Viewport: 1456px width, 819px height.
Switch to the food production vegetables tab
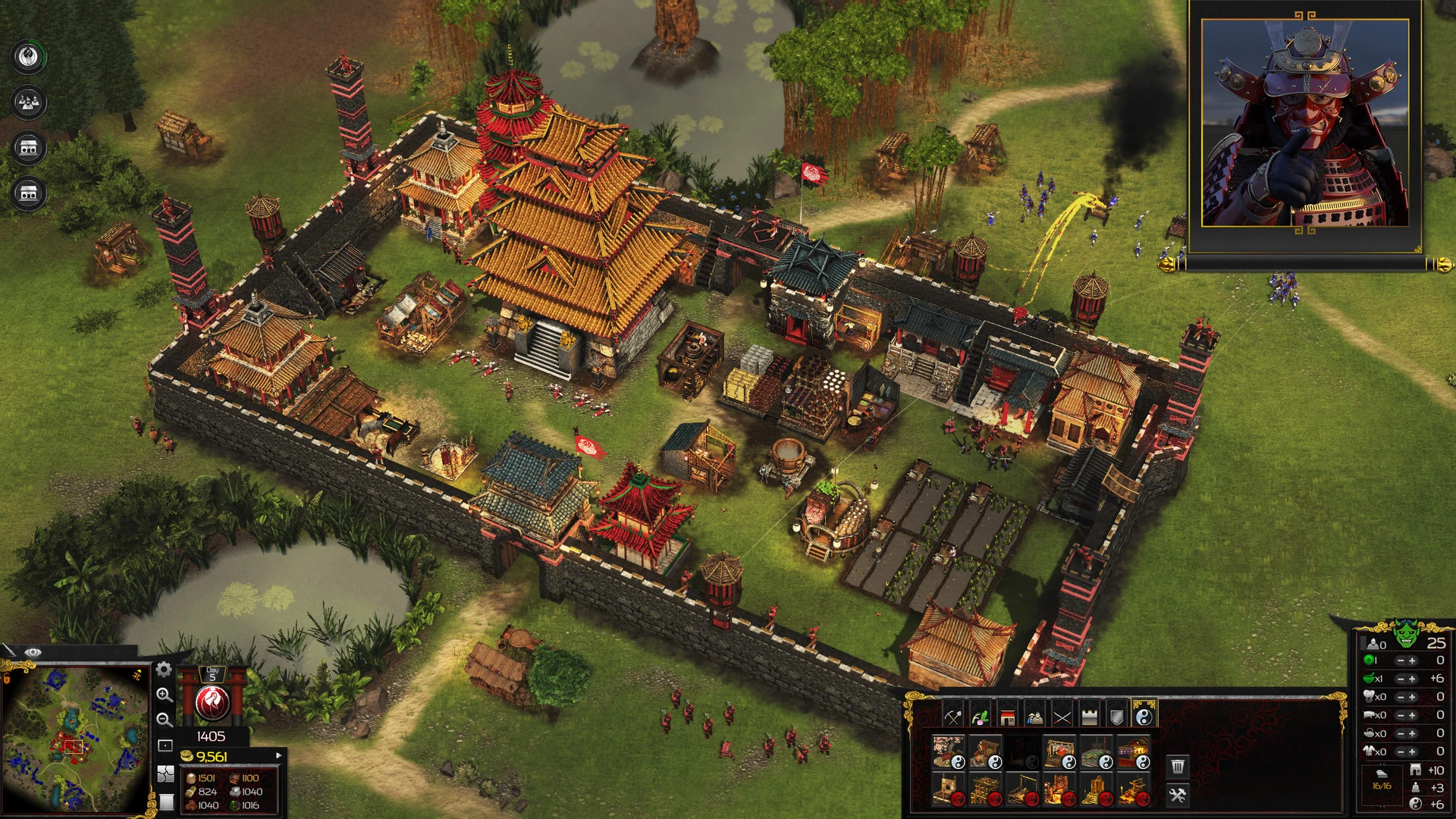coord(980,718)
